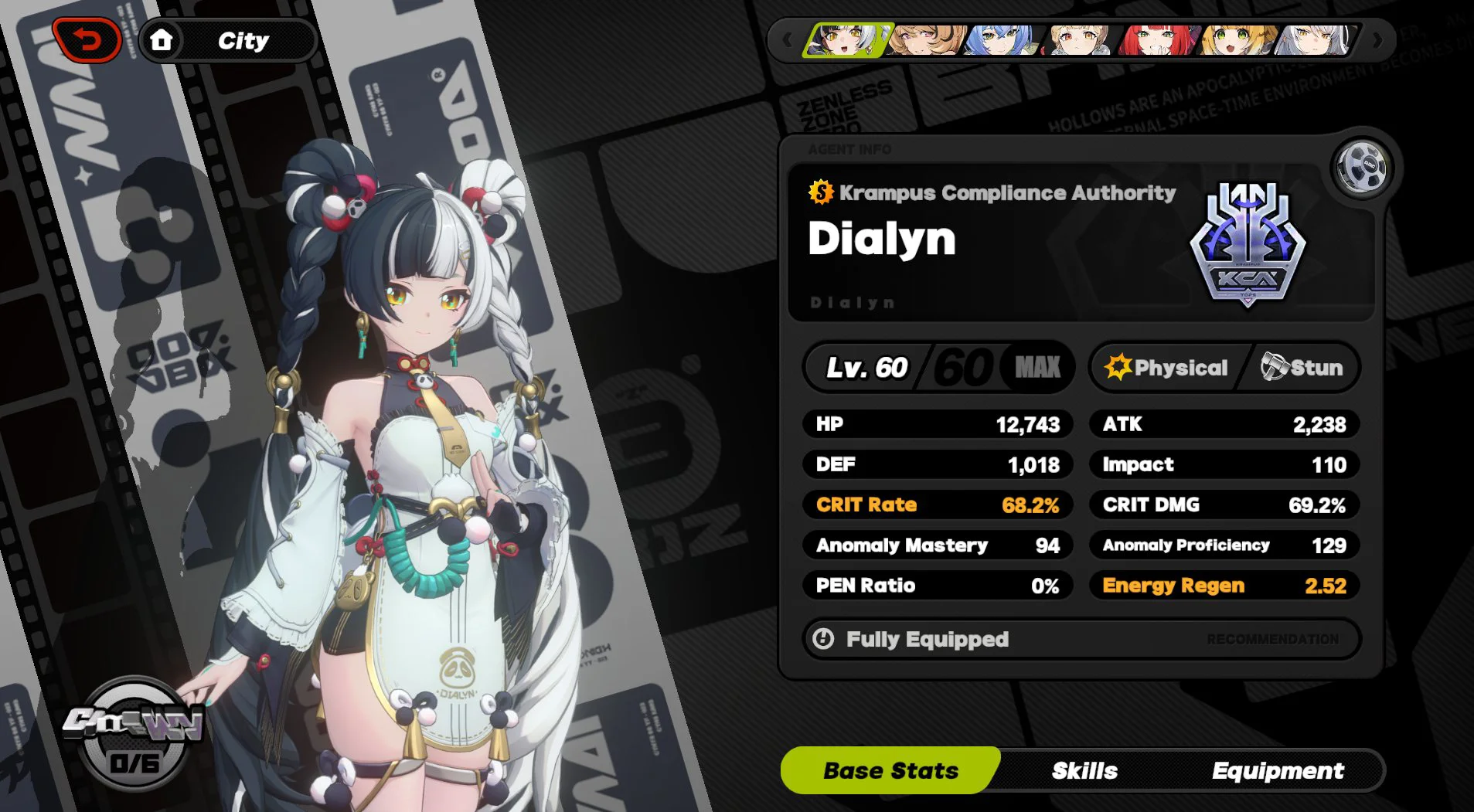Click the highlighted CRIT Rate stat row

click(938, 505)
